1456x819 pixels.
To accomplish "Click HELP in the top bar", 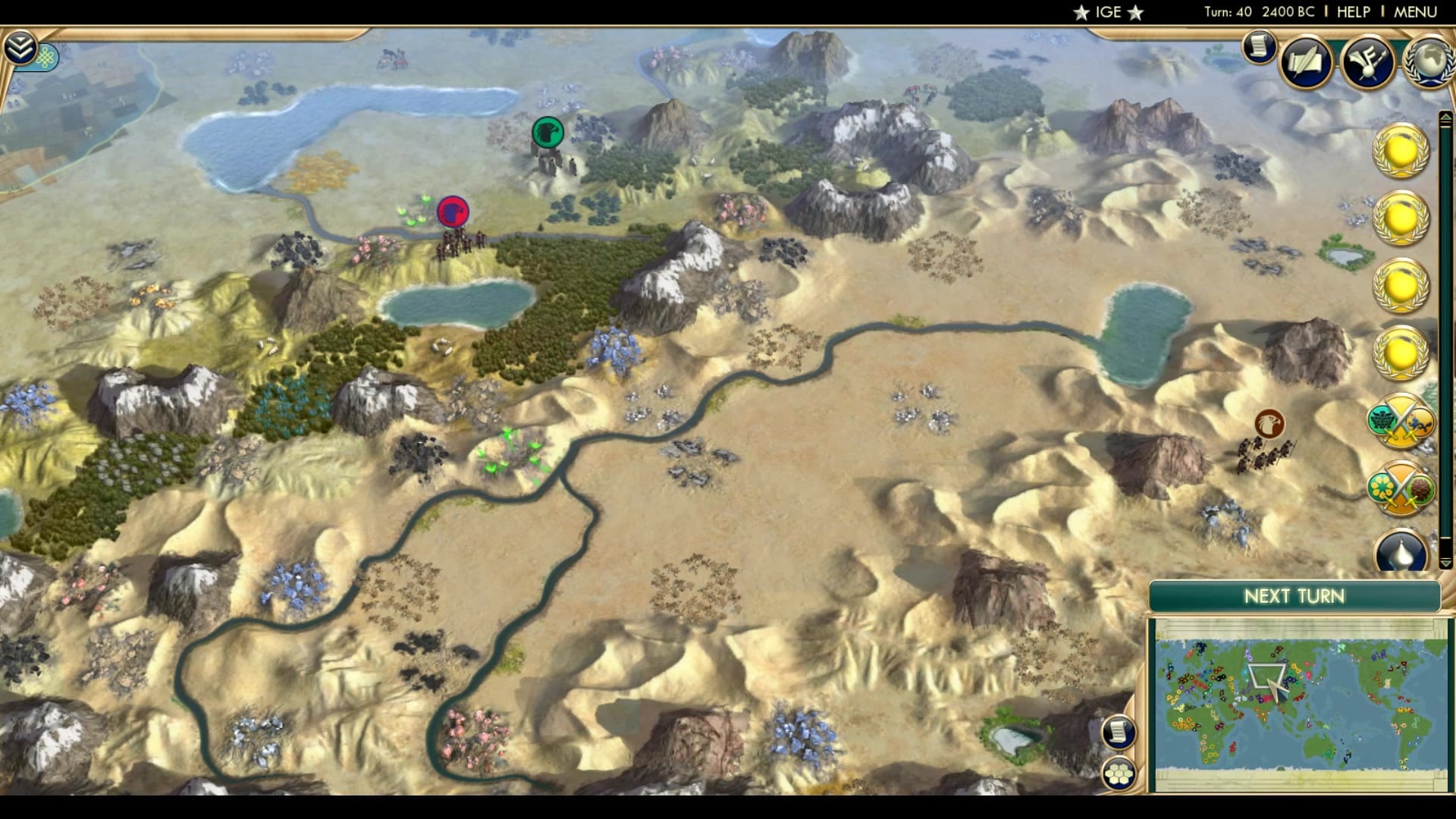I will (x=1355, y=11).
